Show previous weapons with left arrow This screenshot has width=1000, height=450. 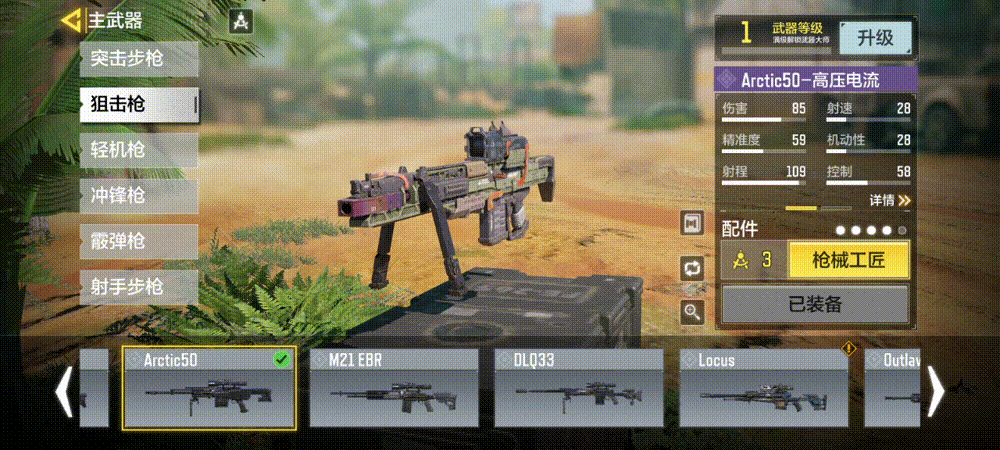tap(63, 391)
